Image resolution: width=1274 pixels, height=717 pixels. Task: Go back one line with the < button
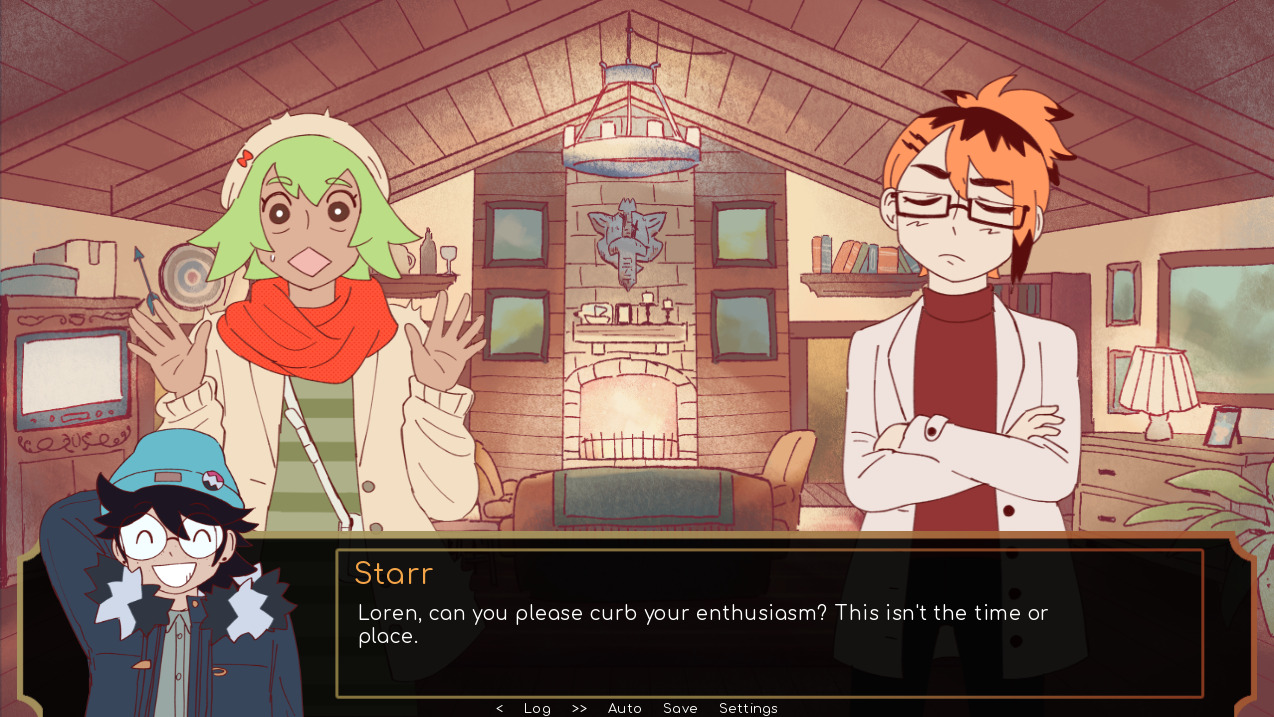tap(500, 708)
